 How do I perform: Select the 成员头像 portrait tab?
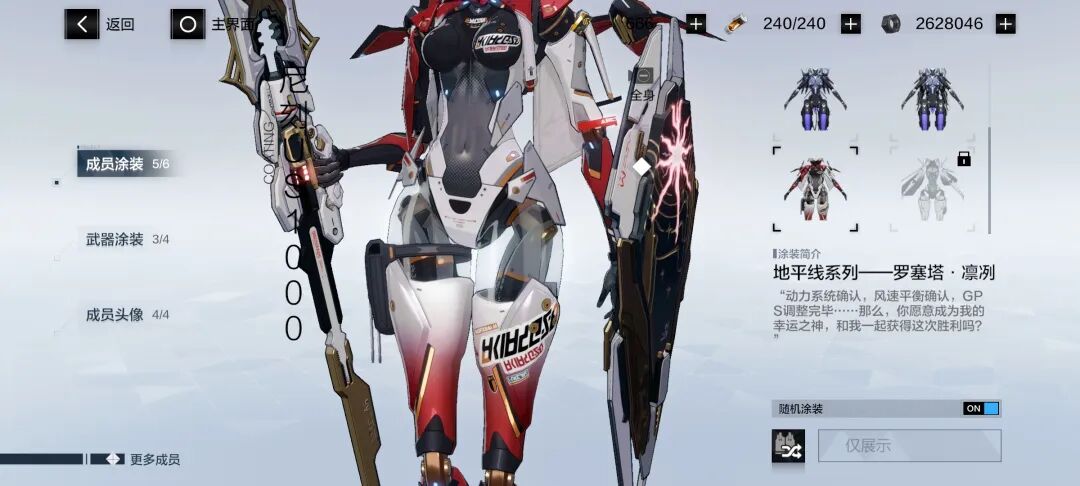[127, 315]
